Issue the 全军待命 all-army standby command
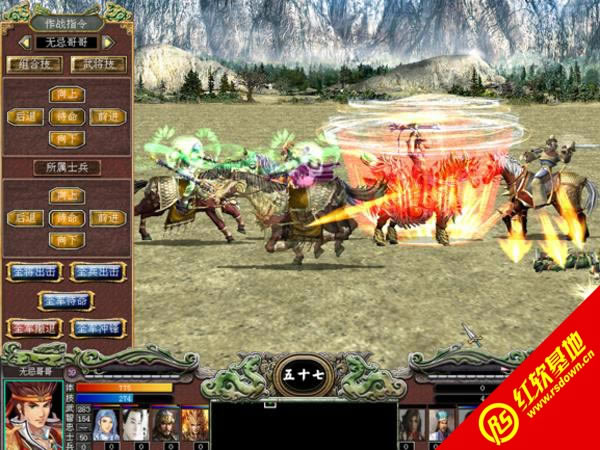This screenshot has height=450, width=600. (66, 299)
